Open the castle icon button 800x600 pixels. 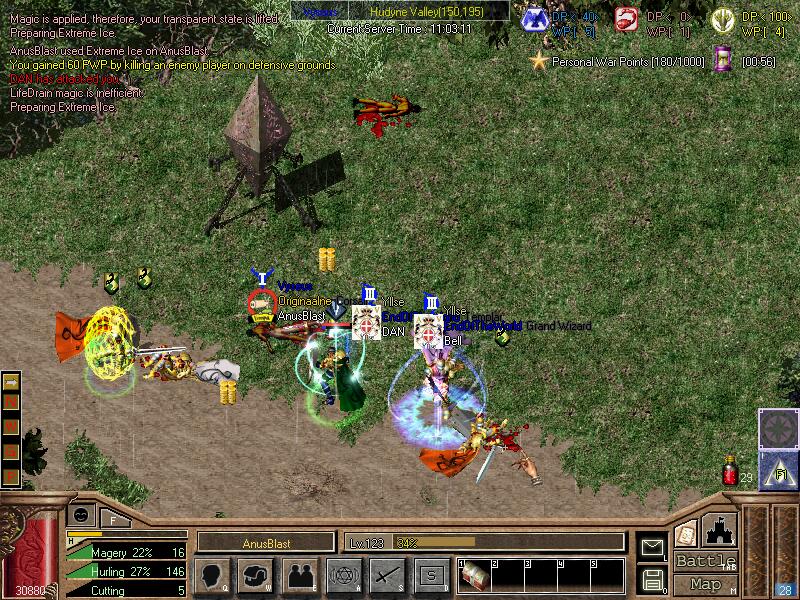pyautogui.click(x=720, y=530)
